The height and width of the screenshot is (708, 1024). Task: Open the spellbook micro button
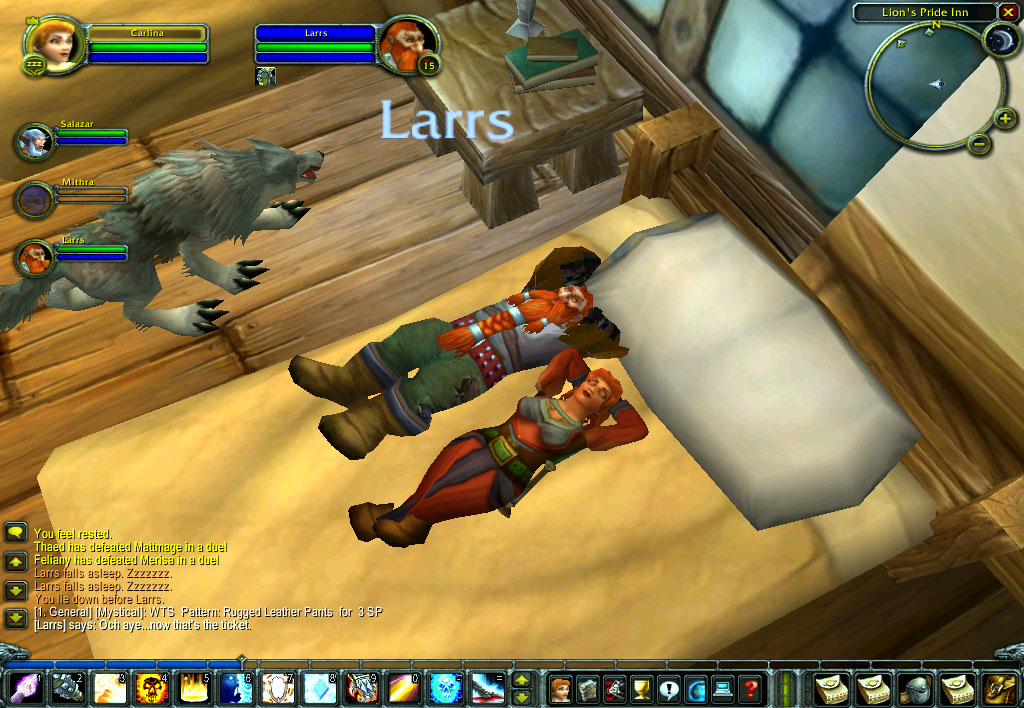click(x=588, y=688)
